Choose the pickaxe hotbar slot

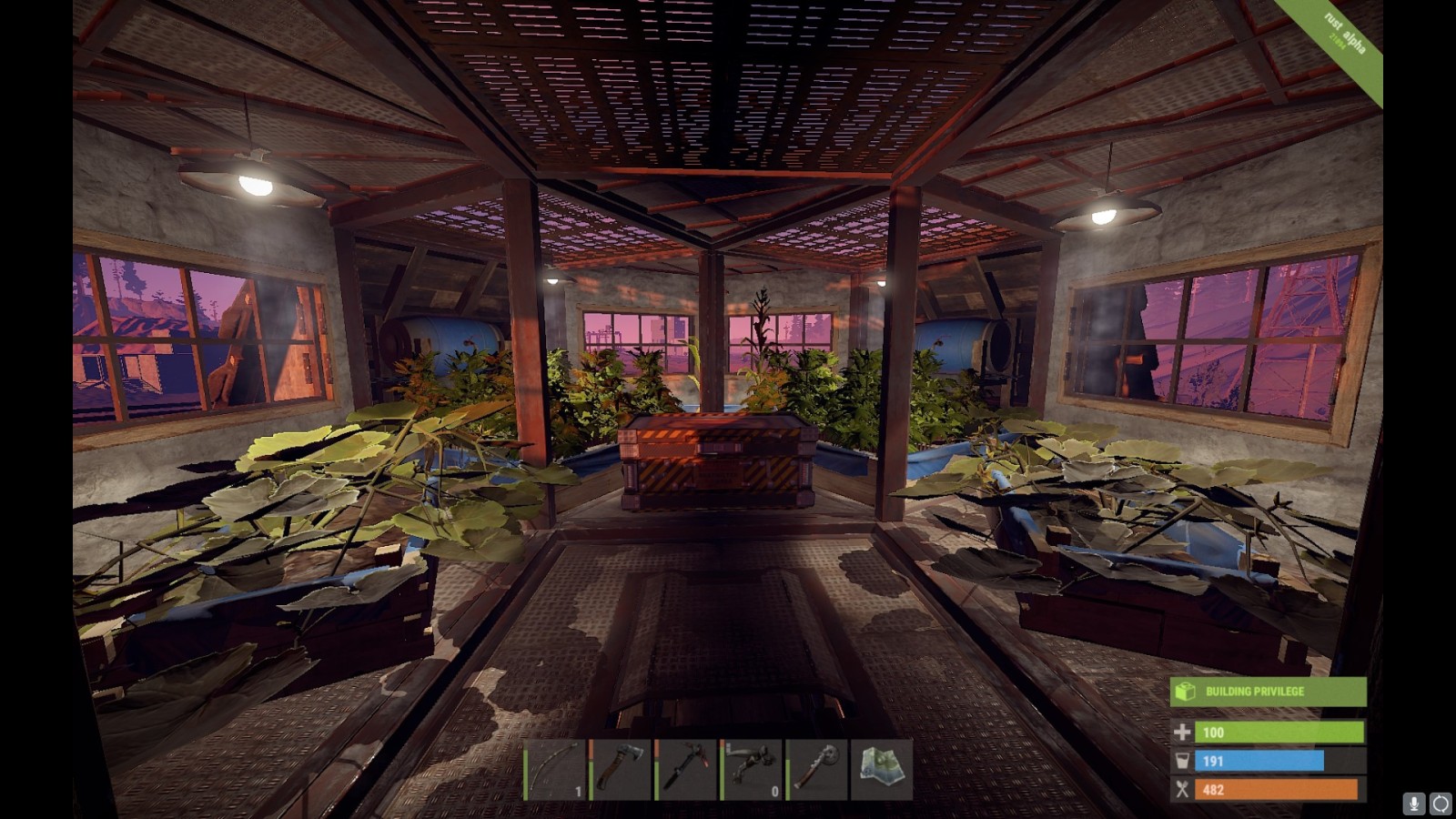click(x=687, y=770)
